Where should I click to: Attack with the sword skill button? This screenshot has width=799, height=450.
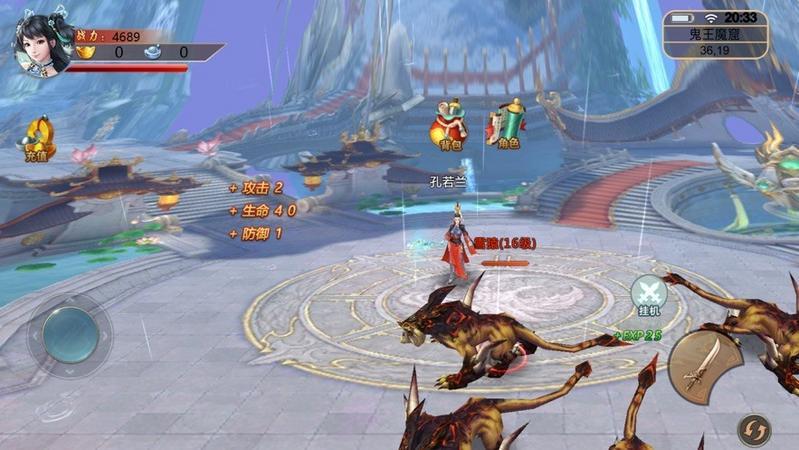(704, 366)
